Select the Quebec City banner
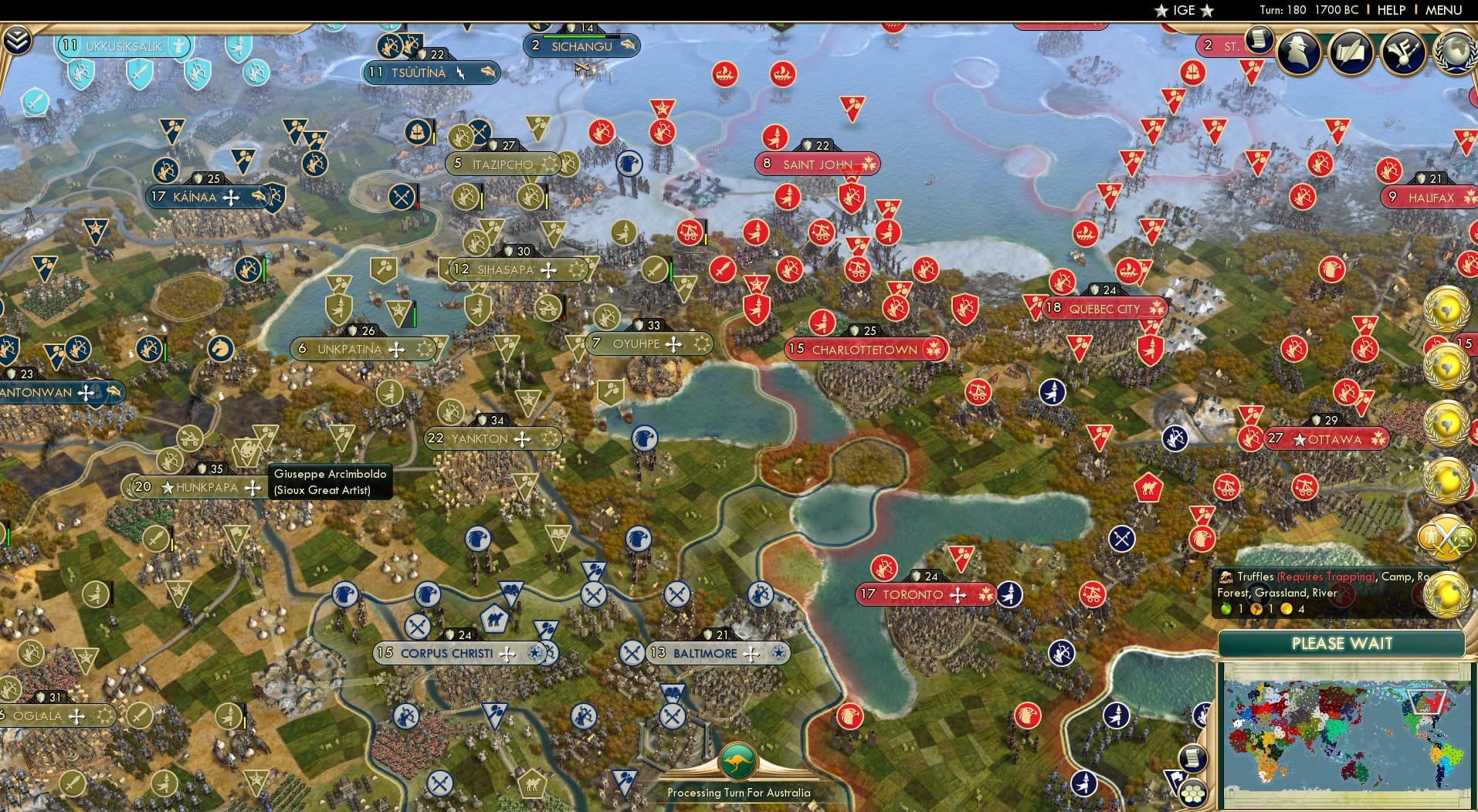This screenshot has width=1478, height=812. (1104, 308)
